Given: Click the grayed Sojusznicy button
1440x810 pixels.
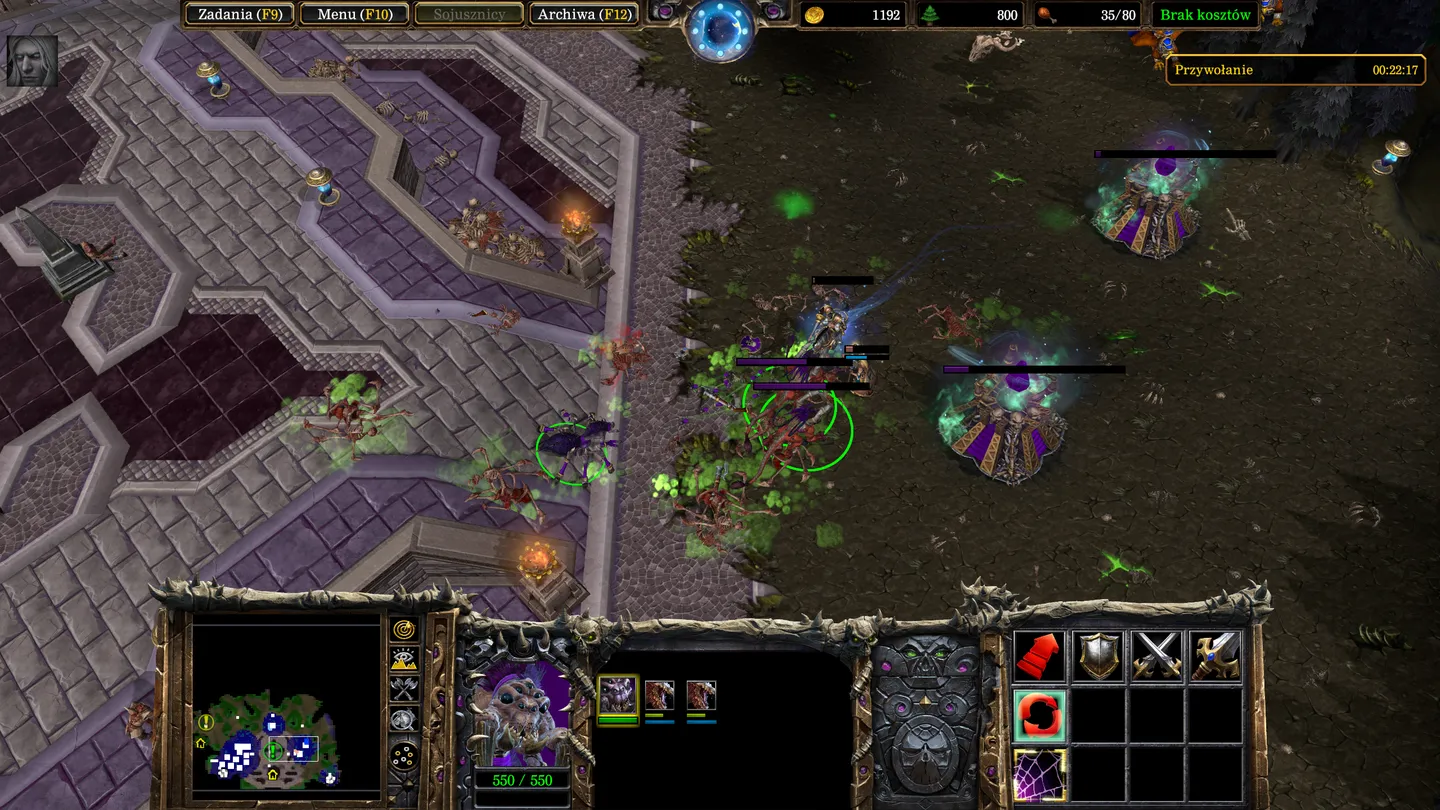Looking at the screenshot, I should coord(469,14).
